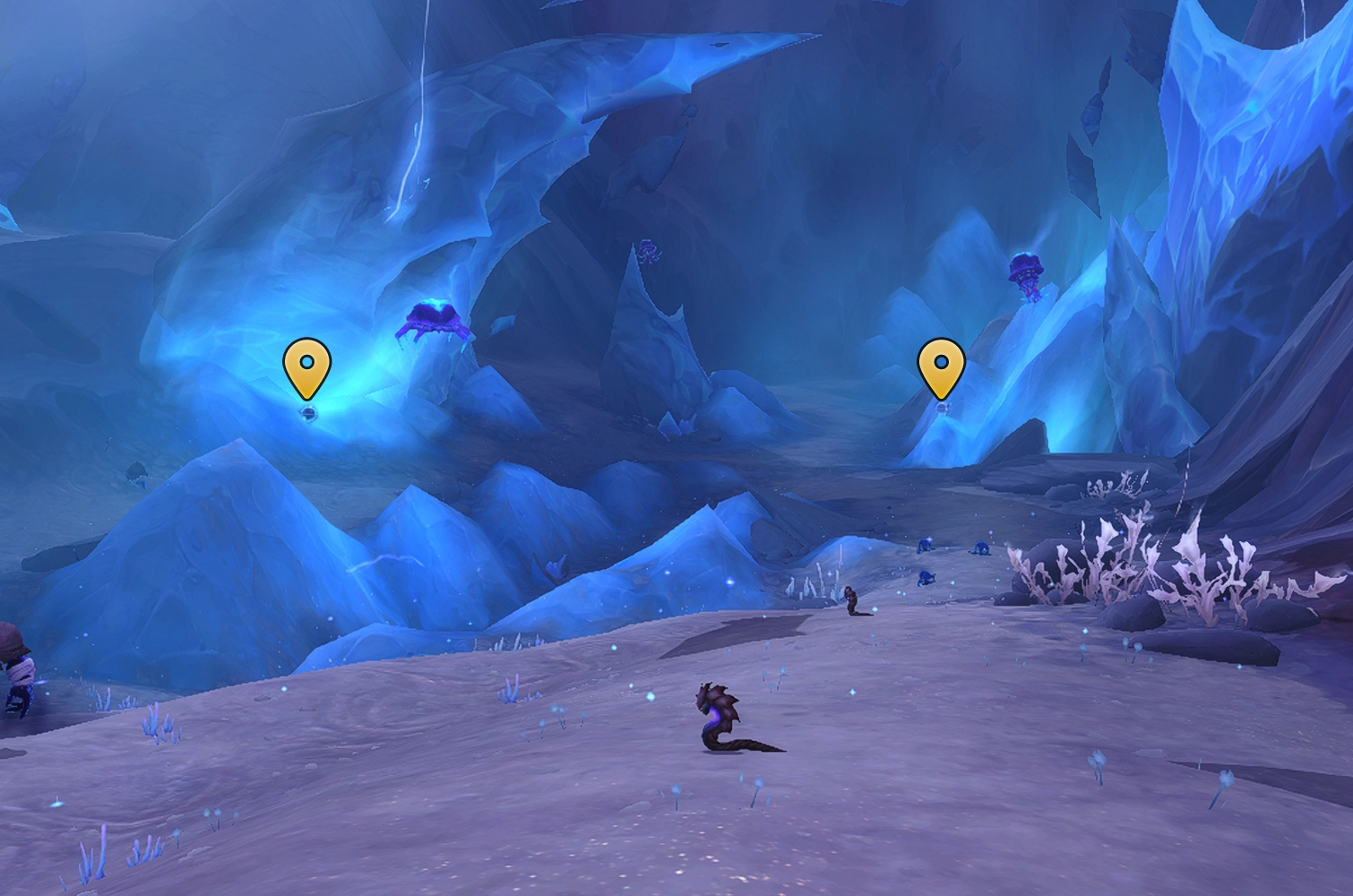The height and width of the screenshot is (896, 1353).
Task: Select the yellow pin on the glowing ice wall
Action: [306, 366]
